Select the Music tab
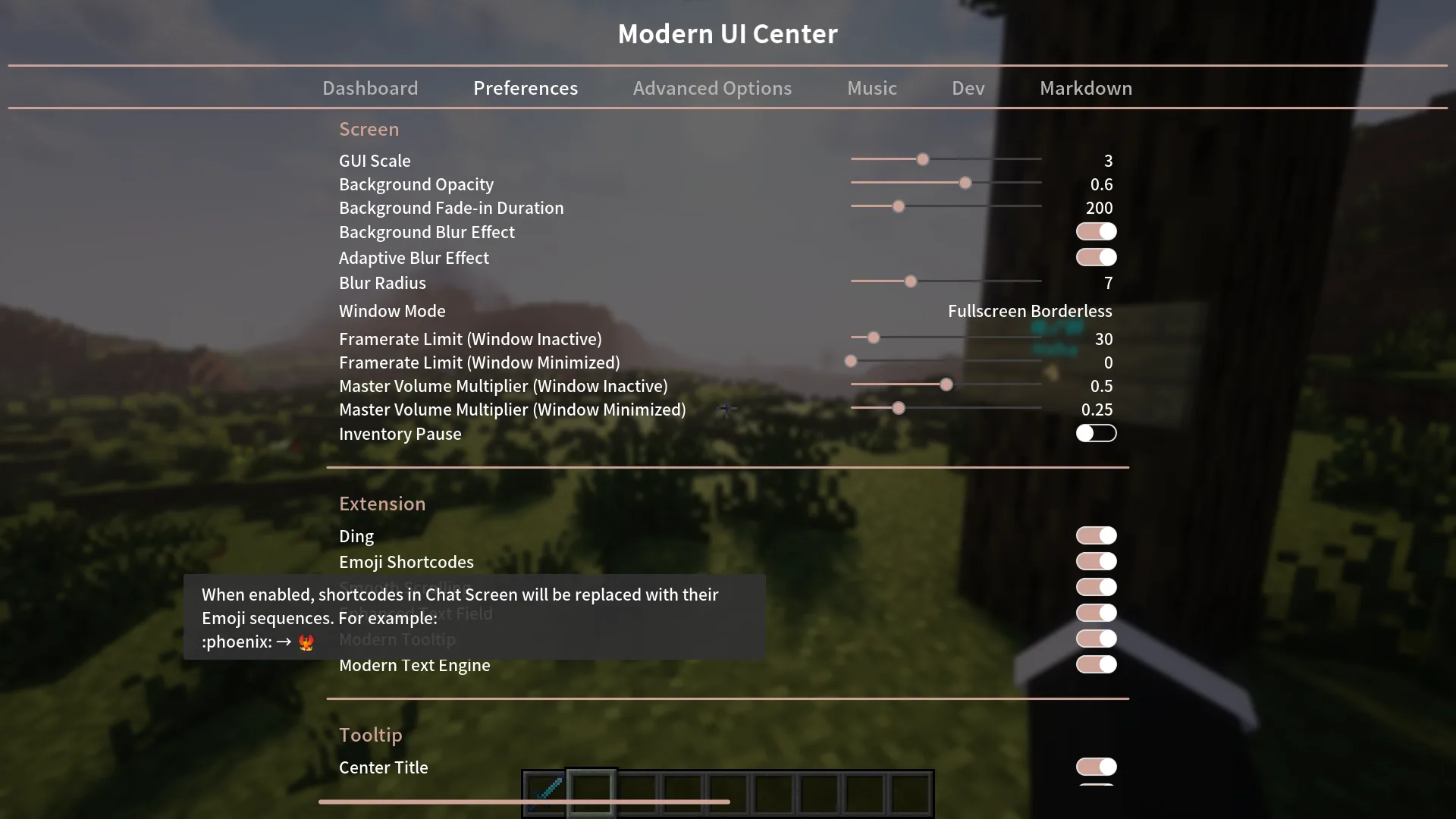This screenshot has width=1456, height=819. coord(871,88)
